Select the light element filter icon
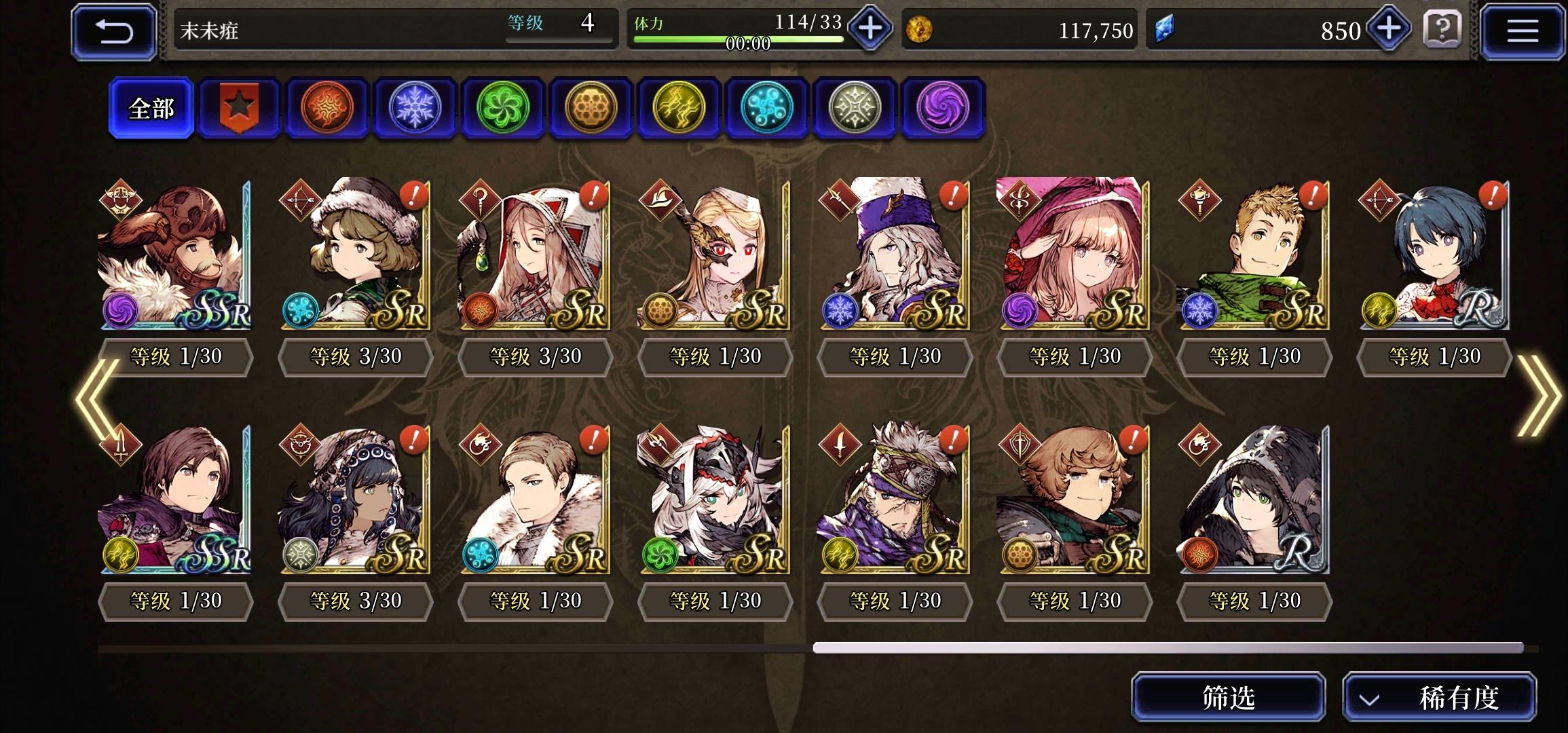 coord(854,109)
